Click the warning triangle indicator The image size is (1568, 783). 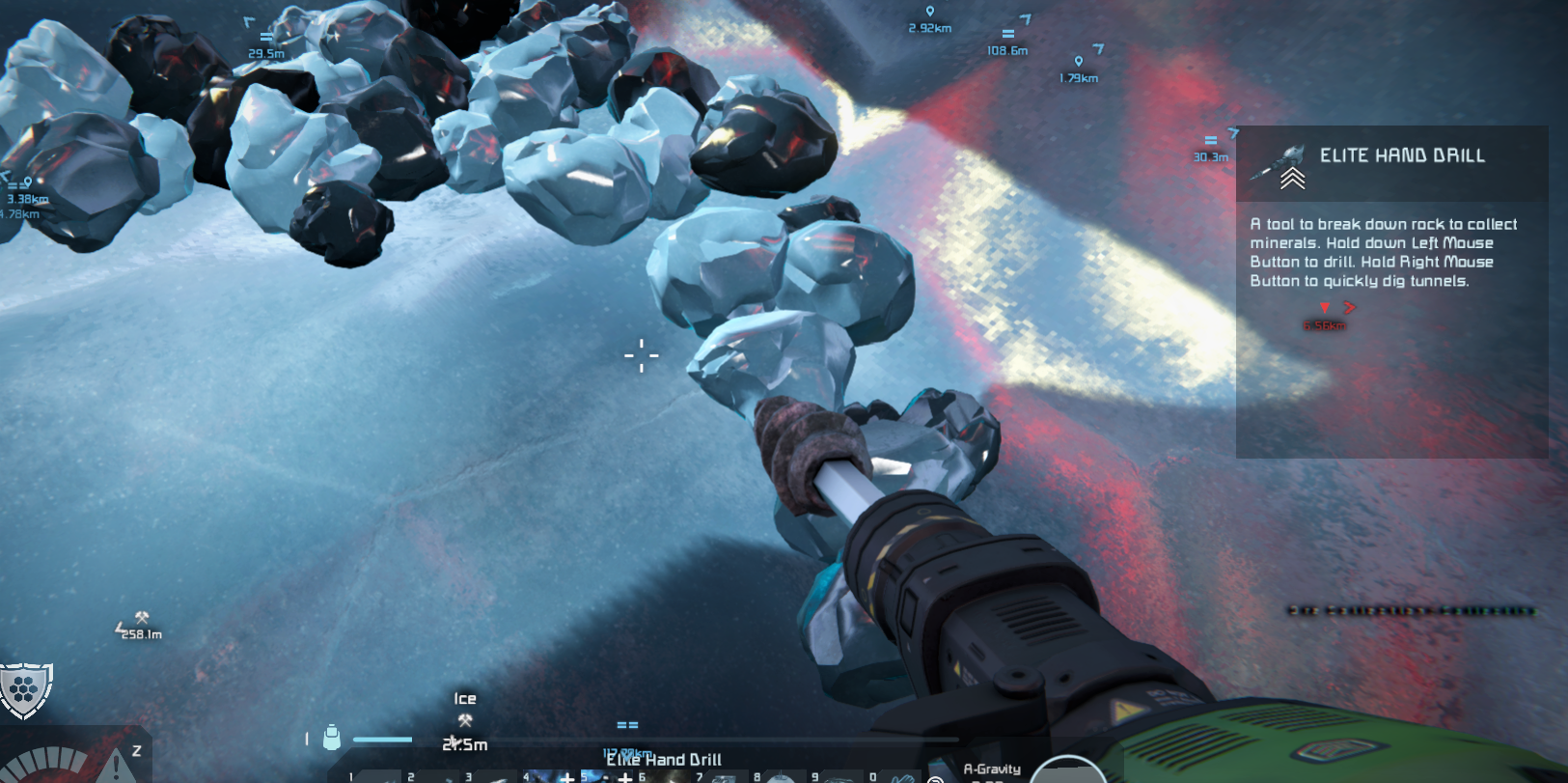116,765
